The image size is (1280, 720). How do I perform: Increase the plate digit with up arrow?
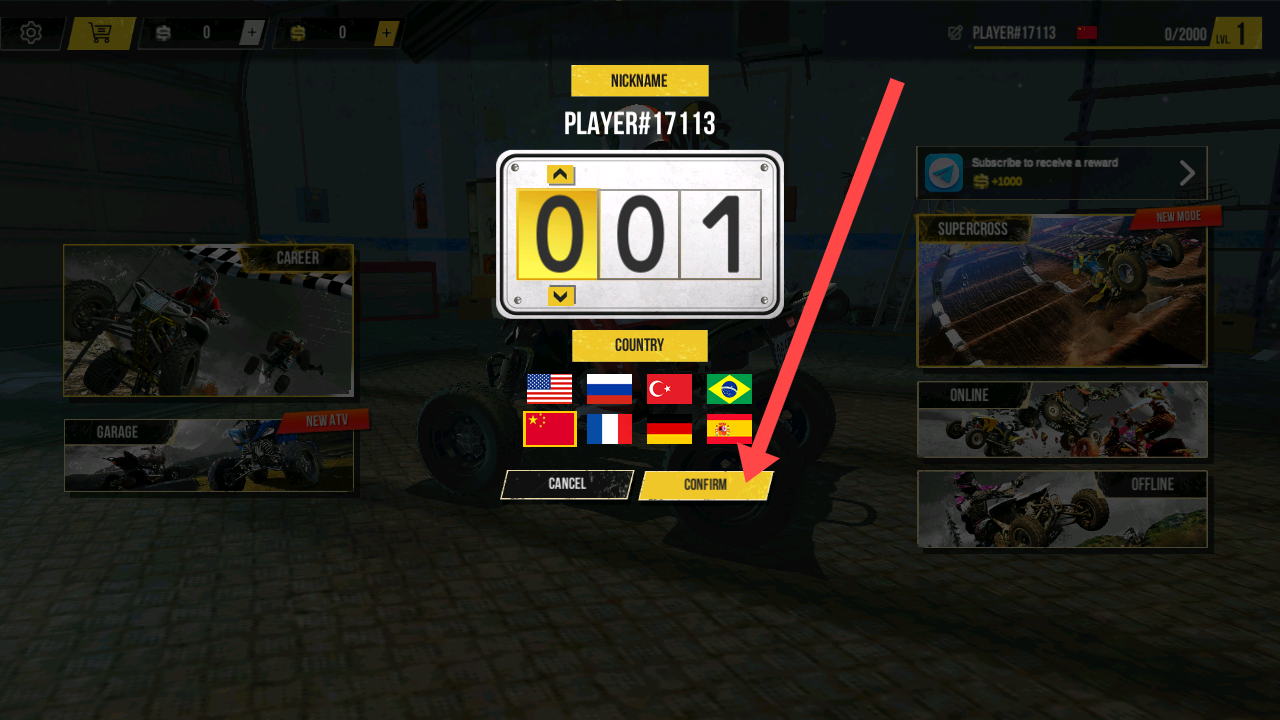[x=561, y=175]
